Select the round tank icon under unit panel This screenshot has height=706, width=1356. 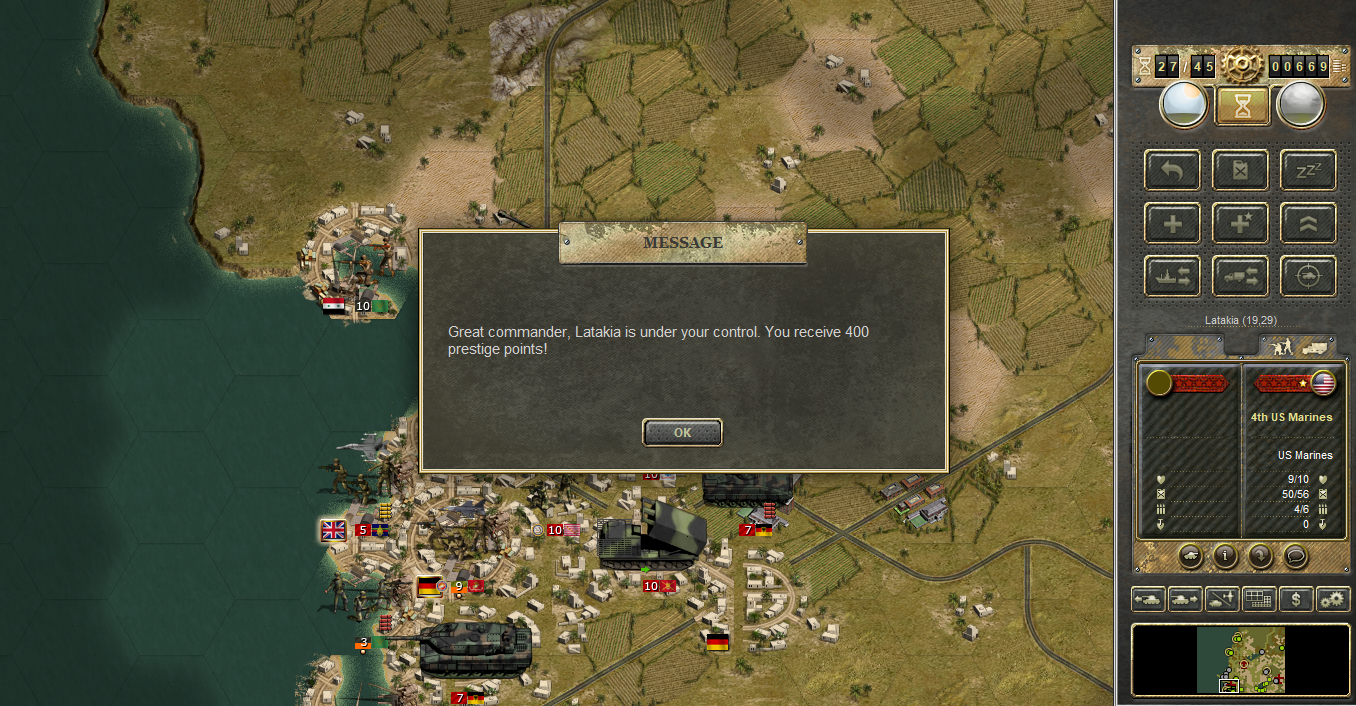point(1190,555)
